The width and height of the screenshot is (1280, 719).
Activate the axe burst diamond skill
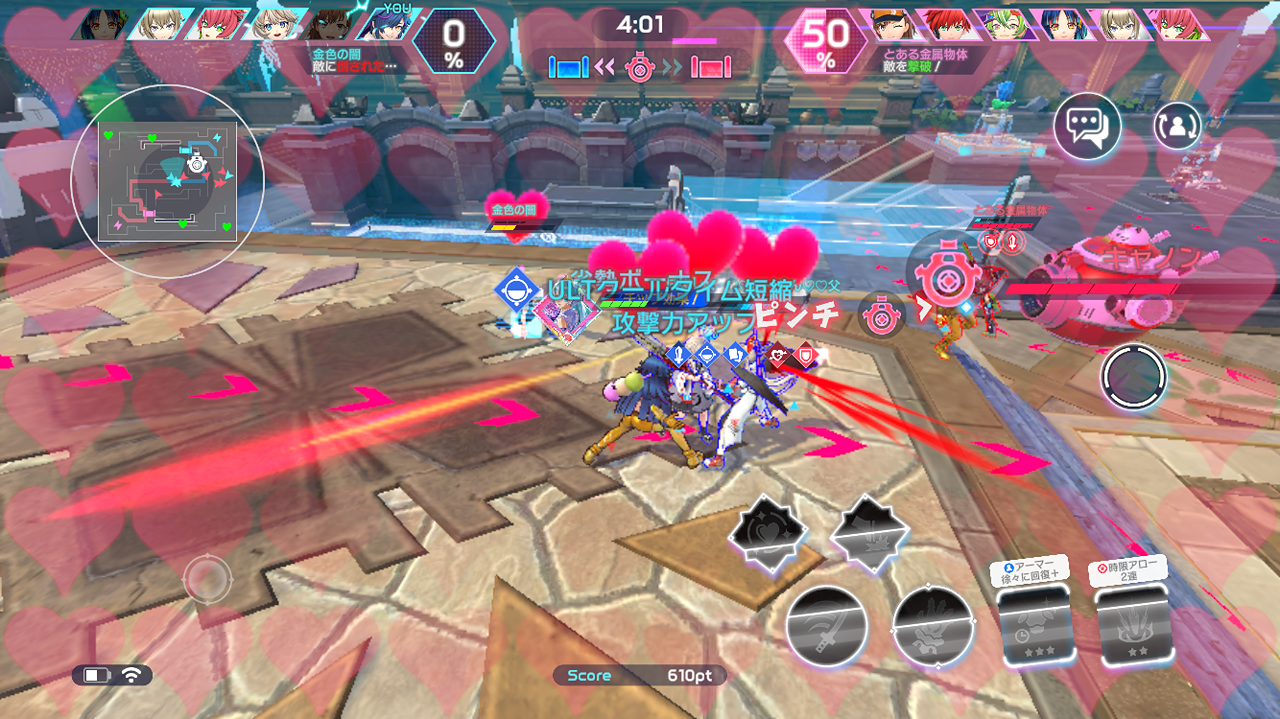tap(868, 535)
